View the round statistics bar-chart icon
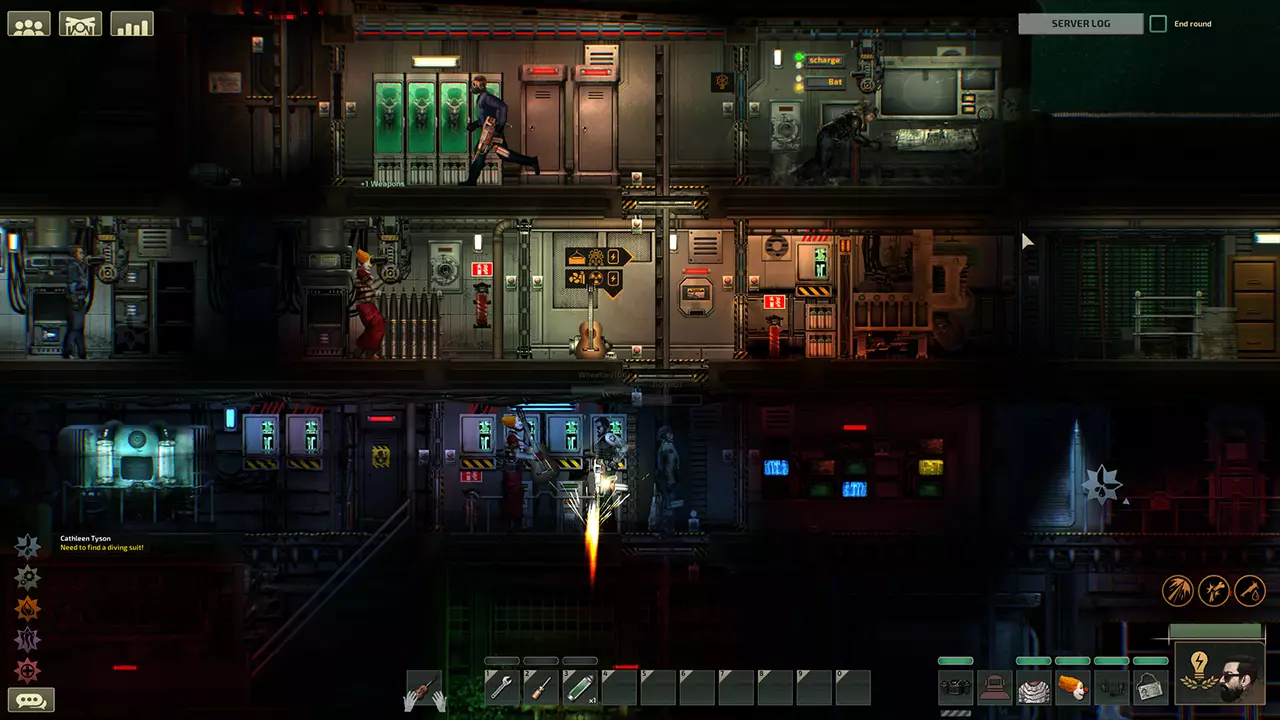Screen dimensions: 1280x720 [x=131, y=23]
